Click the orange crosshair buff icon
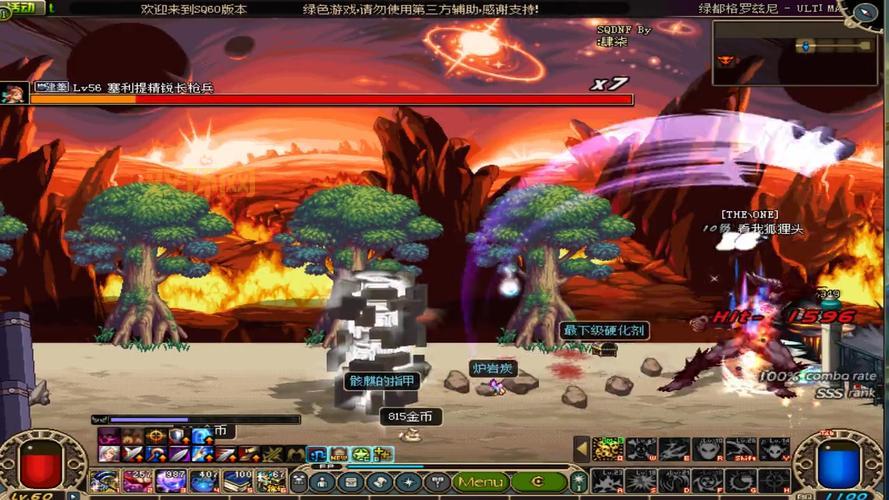889x500 pixels. point(155,436)
